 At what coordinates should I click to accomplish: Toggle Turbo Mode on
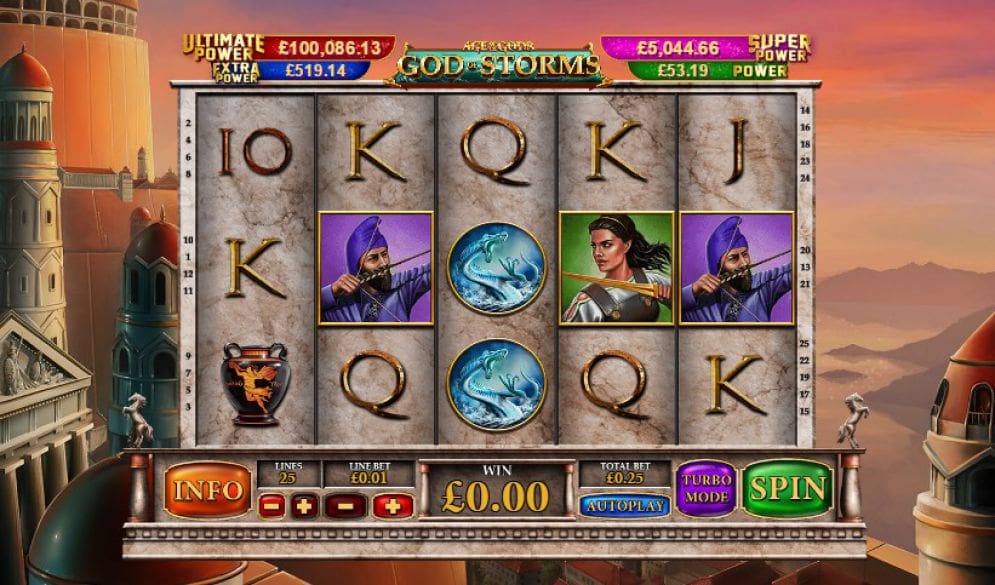pos(705,488)
